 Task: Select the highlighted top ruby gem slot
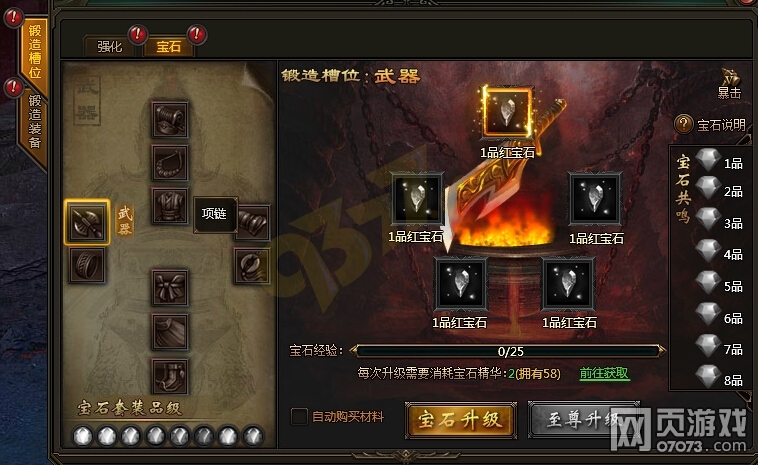tap(507, 111)
